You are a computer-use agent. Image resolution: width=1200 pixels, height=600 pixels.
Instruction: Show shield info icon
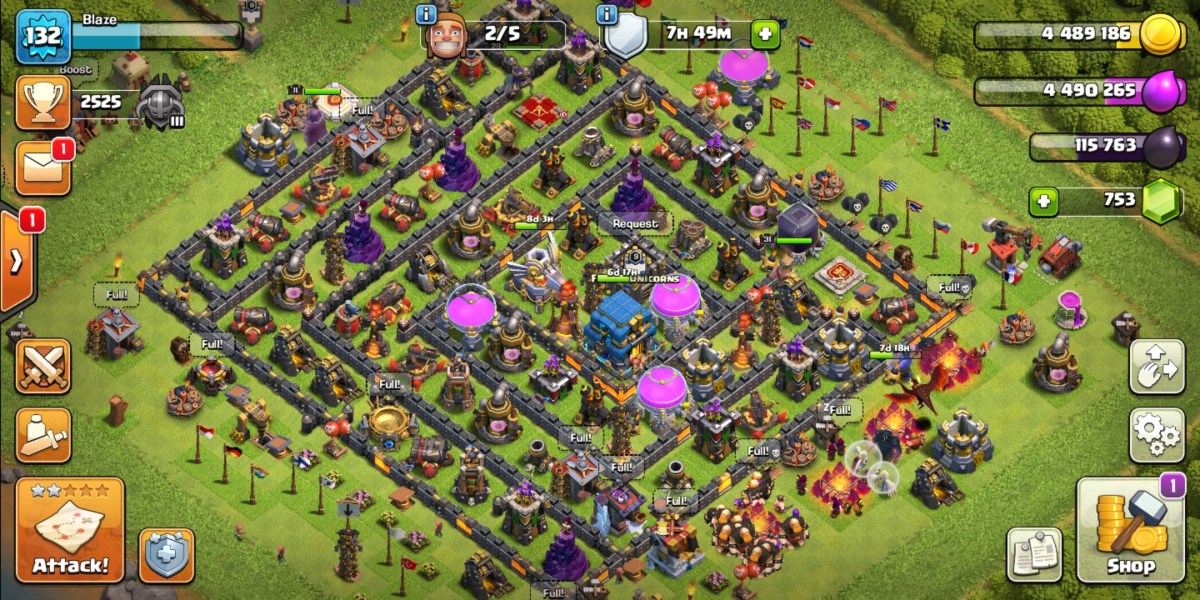click(606, 14)
